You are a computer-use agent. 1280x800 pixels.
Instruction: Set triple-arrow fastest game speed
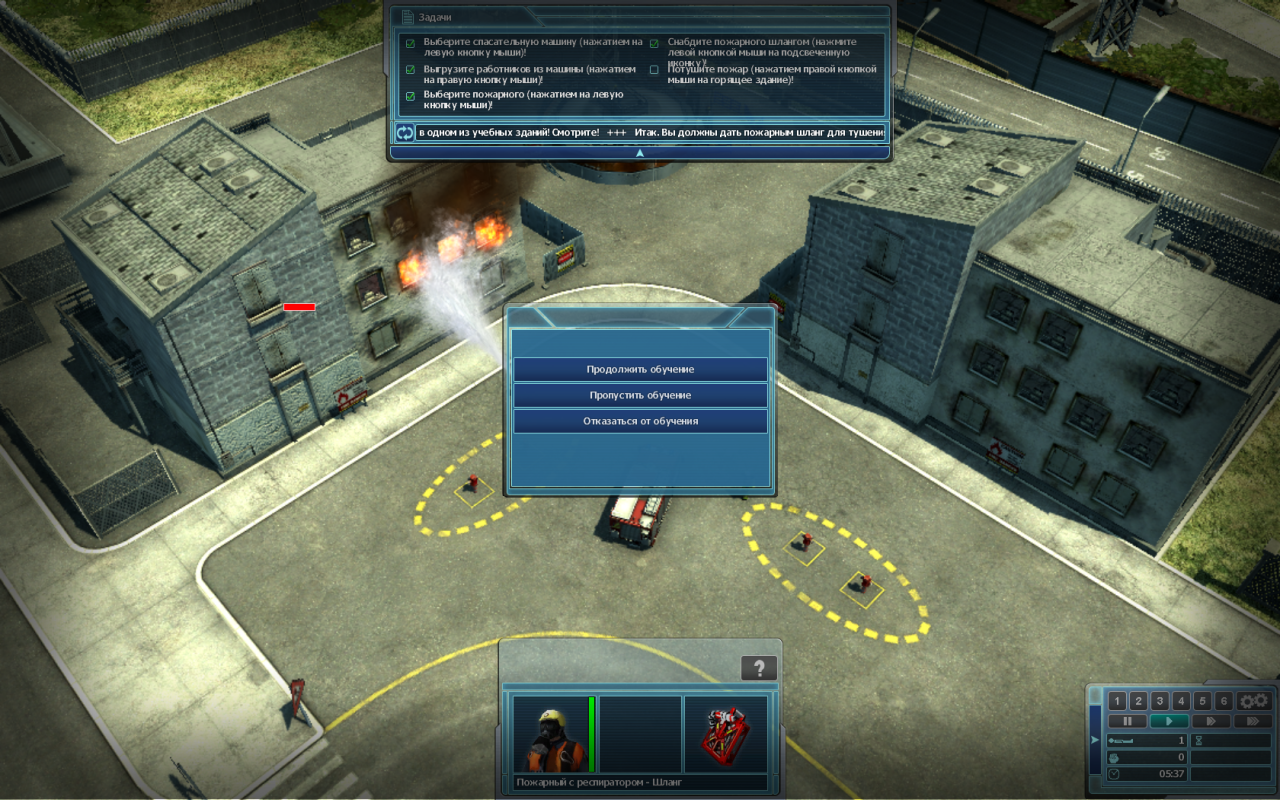point(1253,721)
